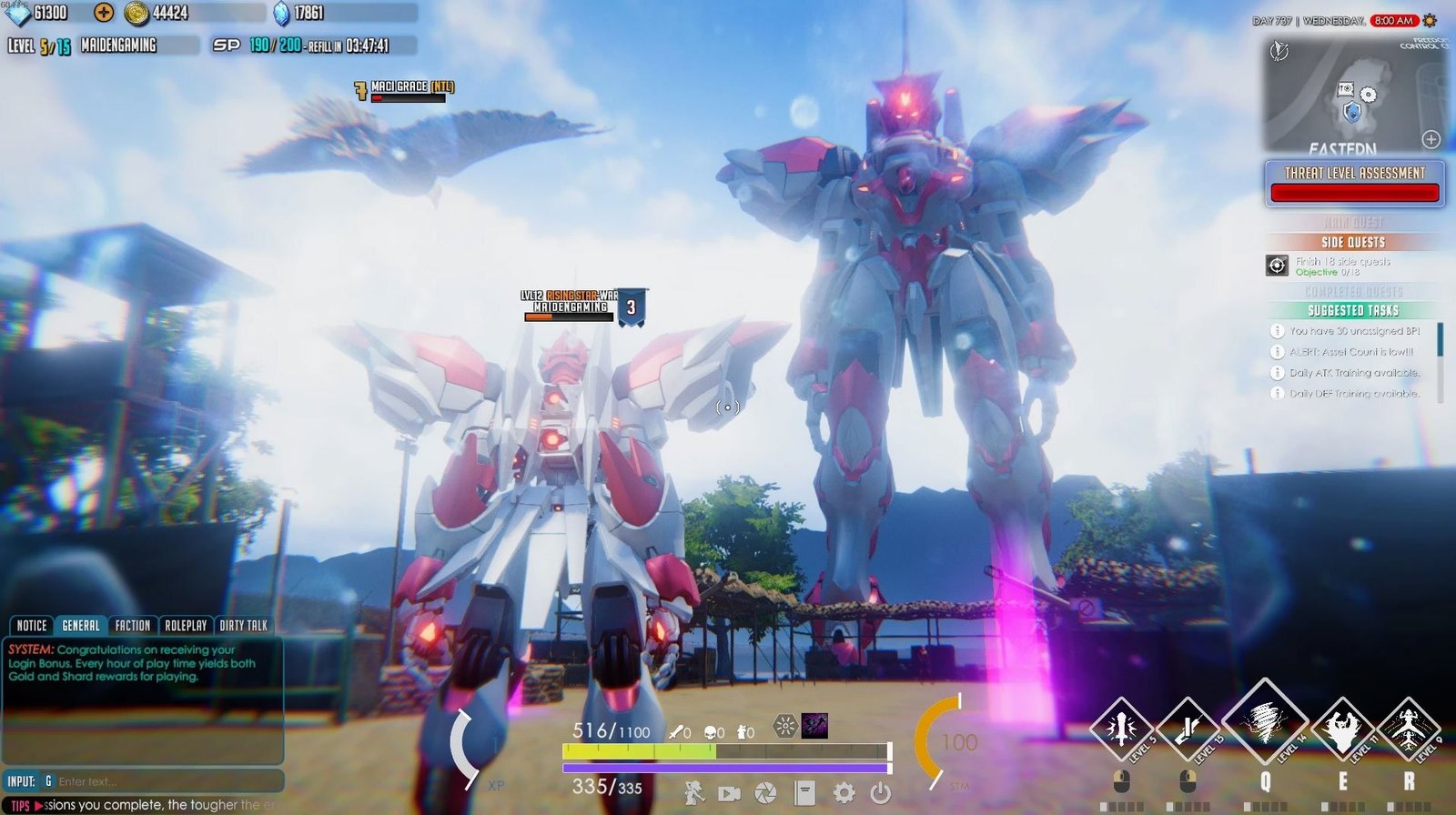This screenshot has width=1456, height=815.
Task: Open the Faction chat tab
Action: pos(133,626)
